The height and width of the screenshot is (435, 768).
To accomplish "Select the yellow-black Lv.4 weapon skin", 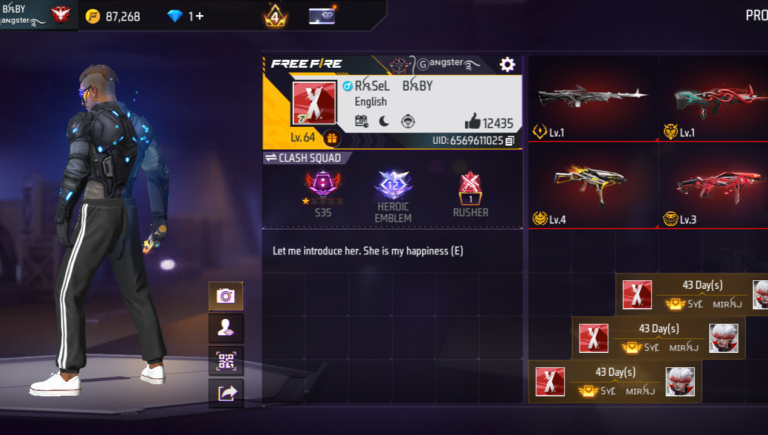I will coord(592,183).
